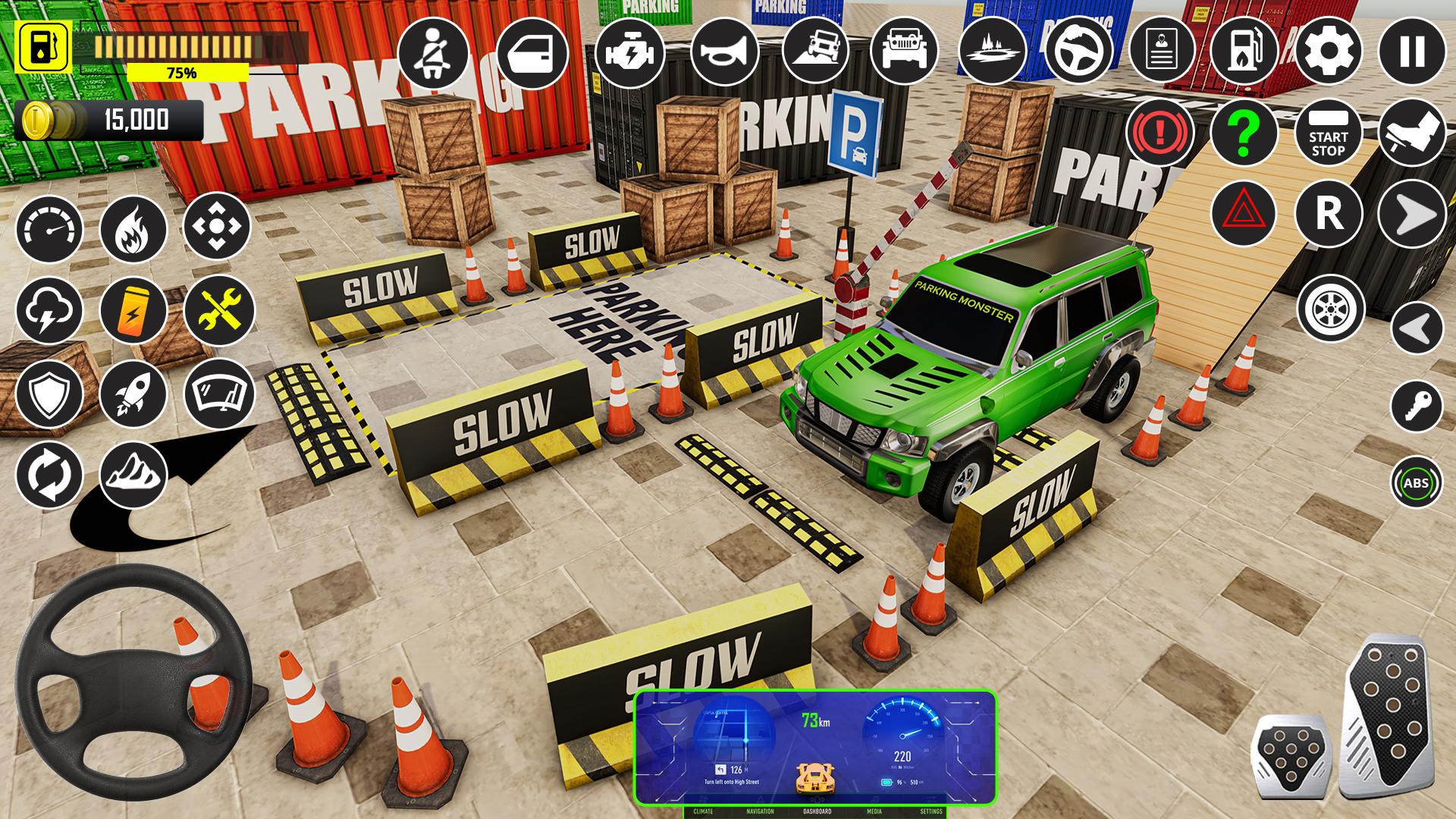Pause the game
Screen dimensions: 1456x819
coord(1412,52)
